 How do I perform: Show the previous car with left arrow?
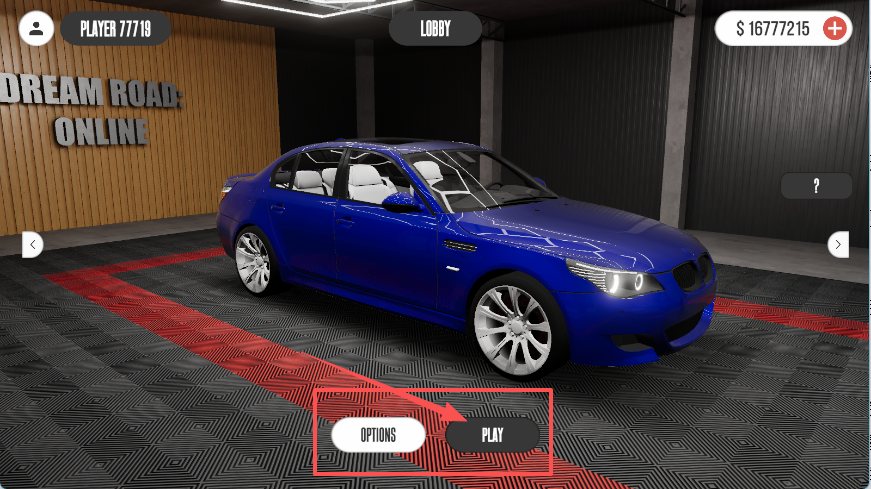(32, 243)
